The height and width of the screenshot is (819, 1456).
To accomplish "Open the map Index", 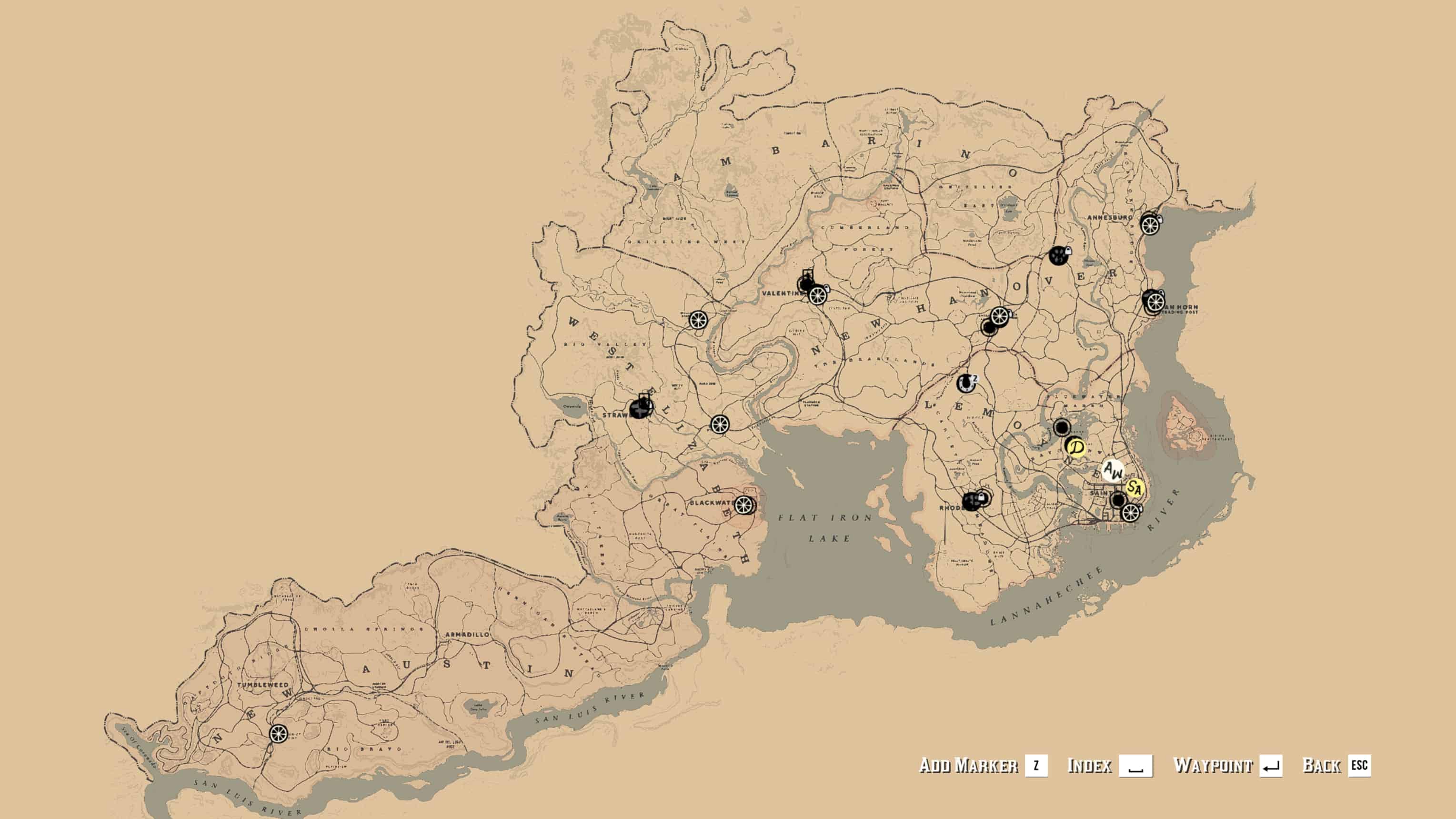I will pos(1109,765).
